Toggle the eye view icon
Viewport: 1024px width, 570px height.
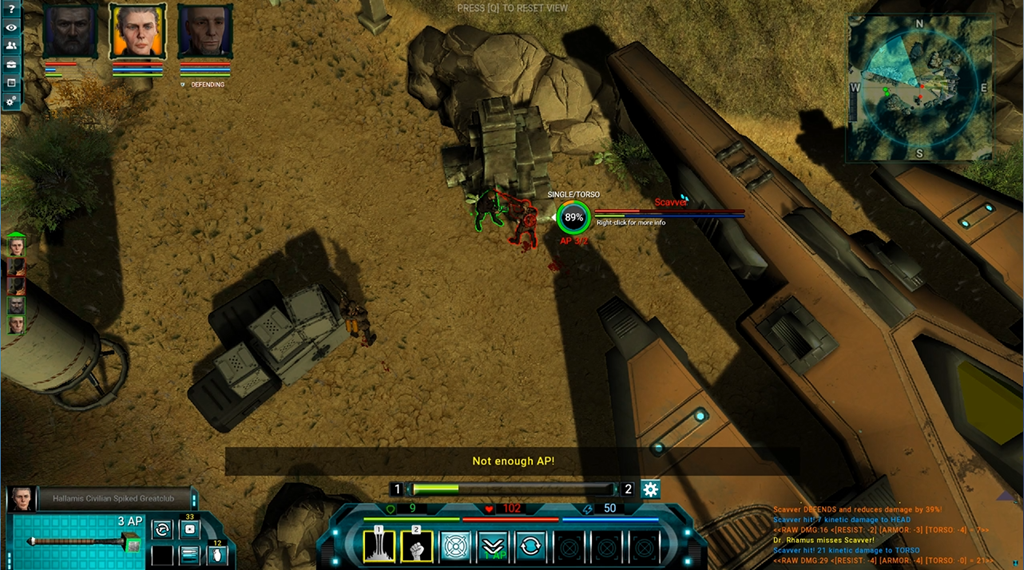pyautogui.click(x=11, y=28)
